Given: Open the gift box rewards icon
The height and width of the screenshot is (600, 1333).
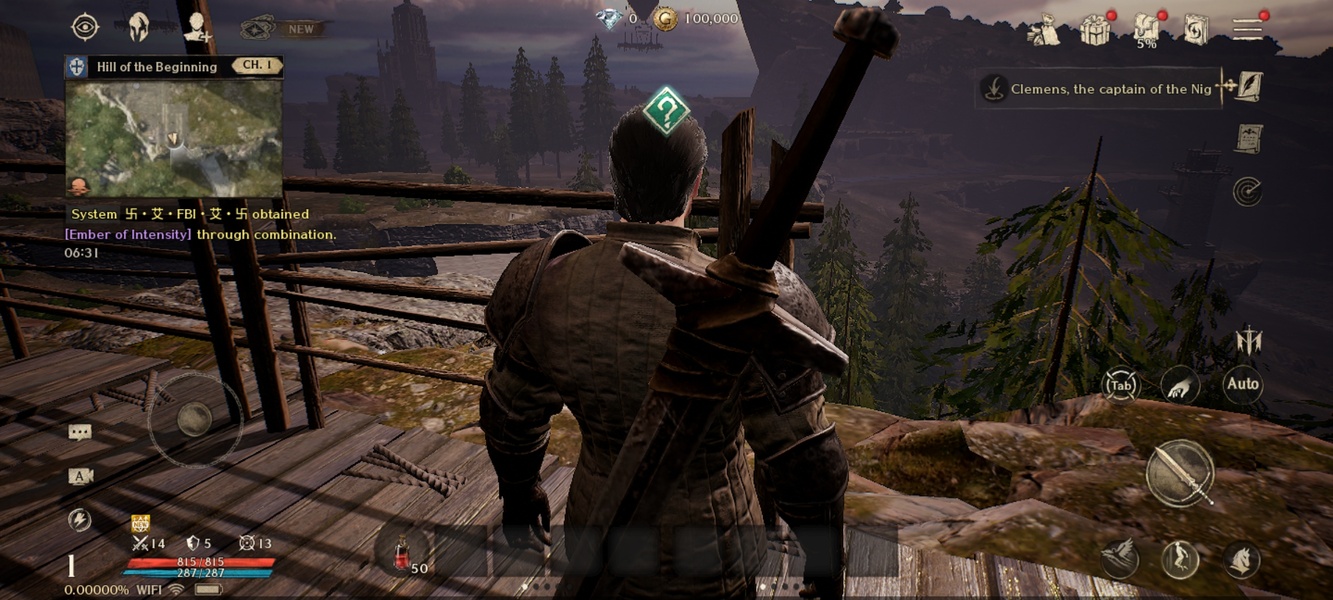Looking at the screenshot, I should coord(1096,30).
